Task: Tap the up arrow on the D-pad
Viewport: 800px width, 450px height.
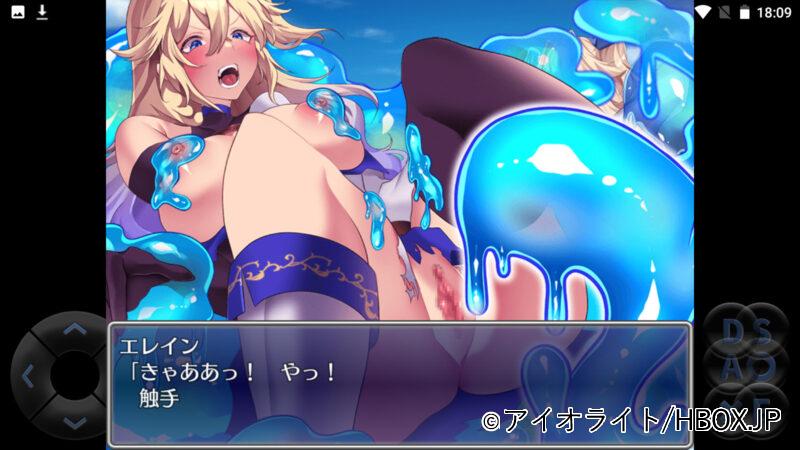Action: tap(74, 330)
